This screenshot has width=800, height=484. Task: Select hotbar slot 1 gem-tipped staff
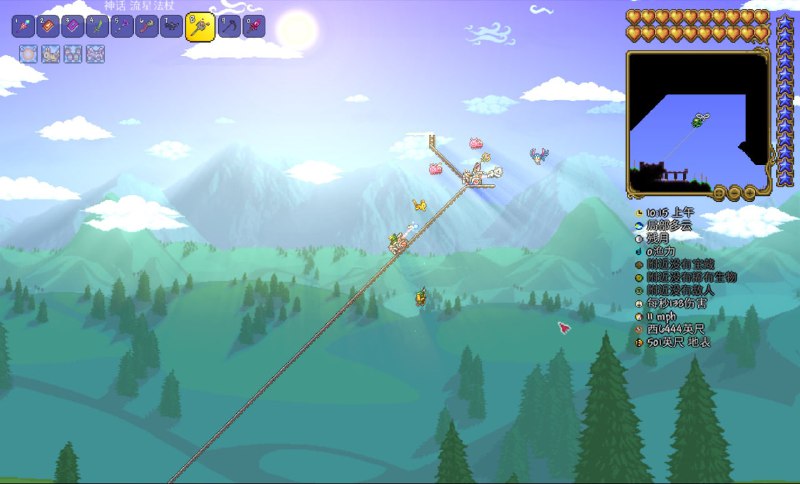(x=24, y=26)
